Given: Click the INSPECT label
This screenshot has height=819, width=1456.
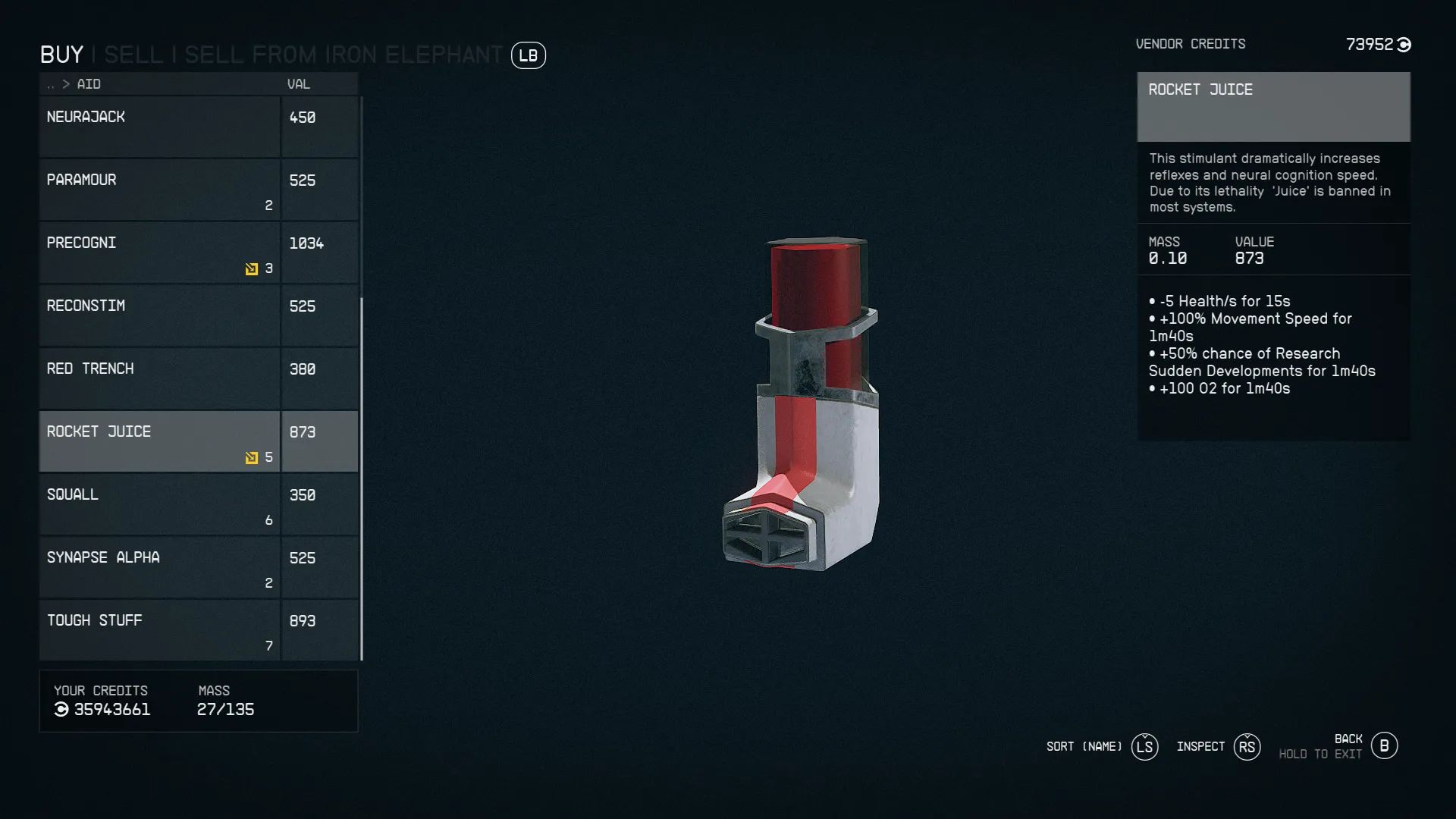Looking at the screenshot, I should [1200, 746].
